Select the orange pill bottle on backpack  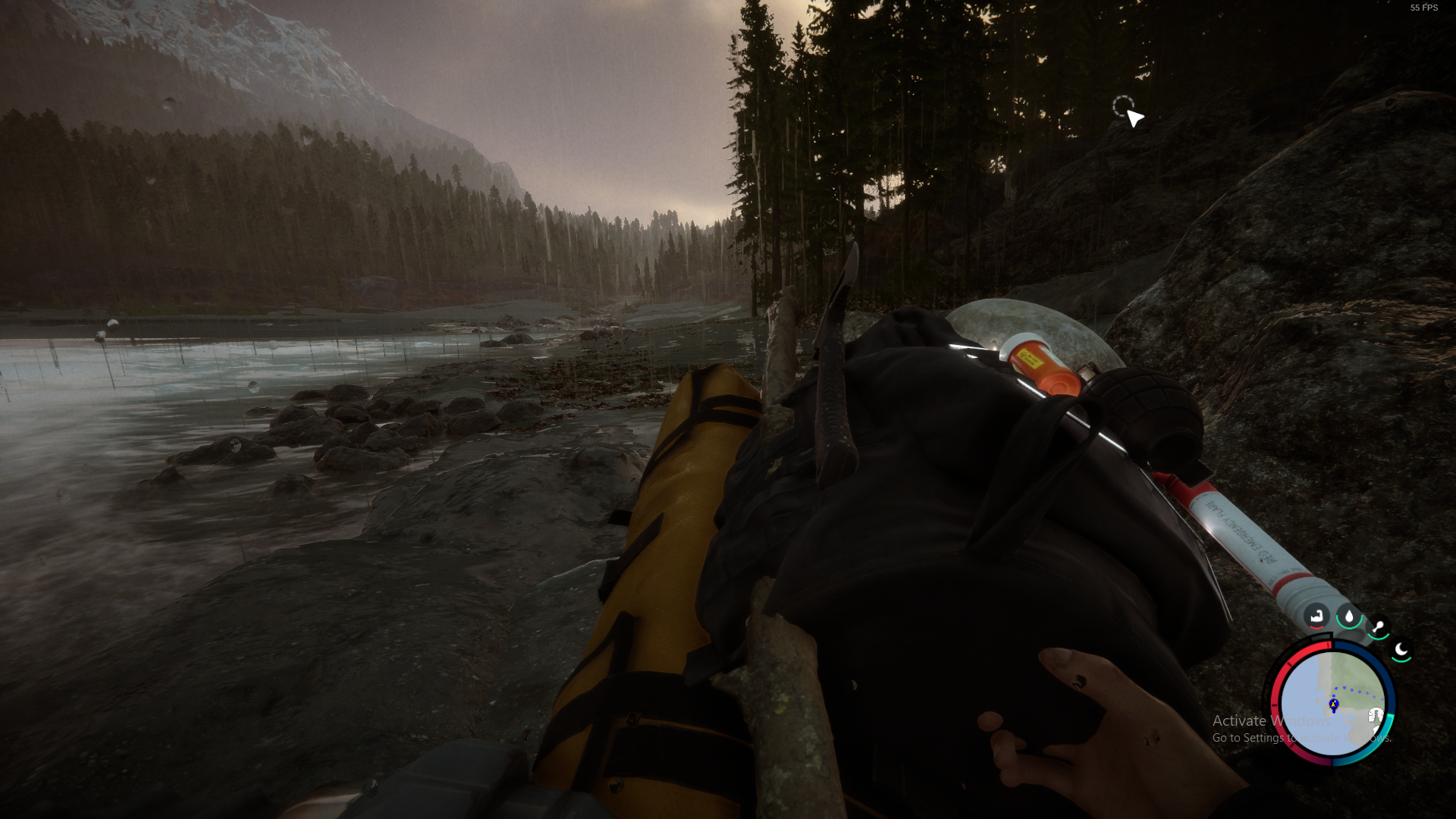coord(1039,365)
